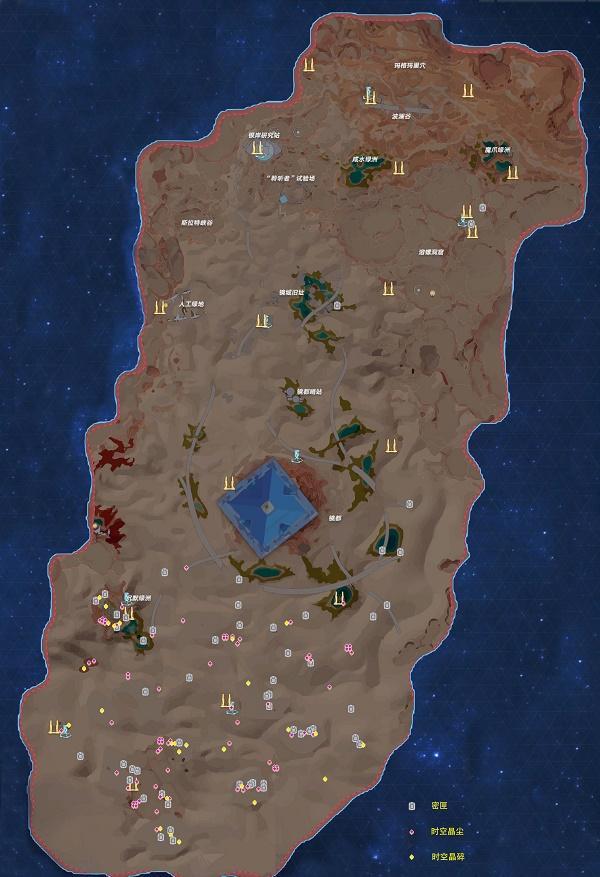Viewport: 600px width, 877px height.
Task: Click the tower marker left of 人工绿地
Action: click(159, 307)
